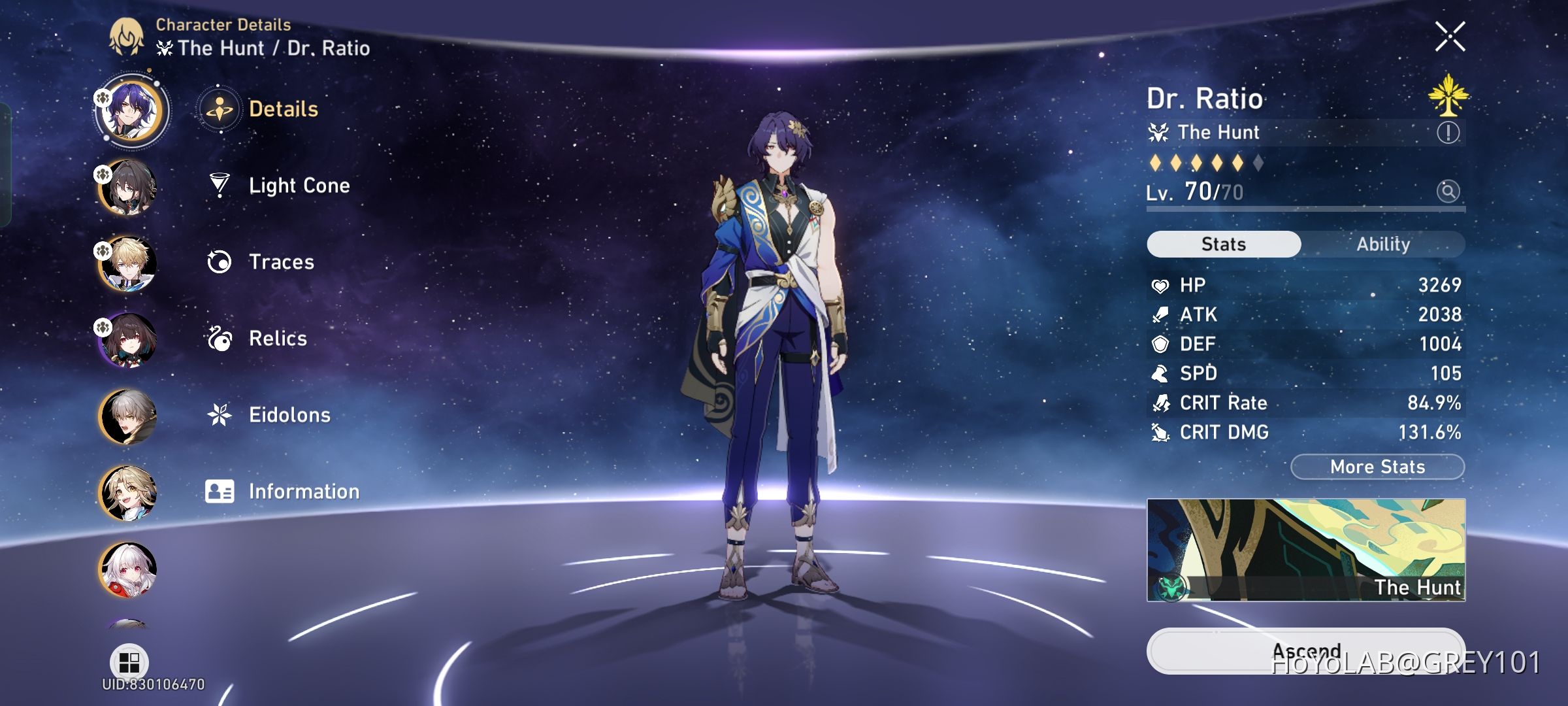View the Eidolons section
Viewport: 1568px width, 706px height.
click(x=289, y=414)
